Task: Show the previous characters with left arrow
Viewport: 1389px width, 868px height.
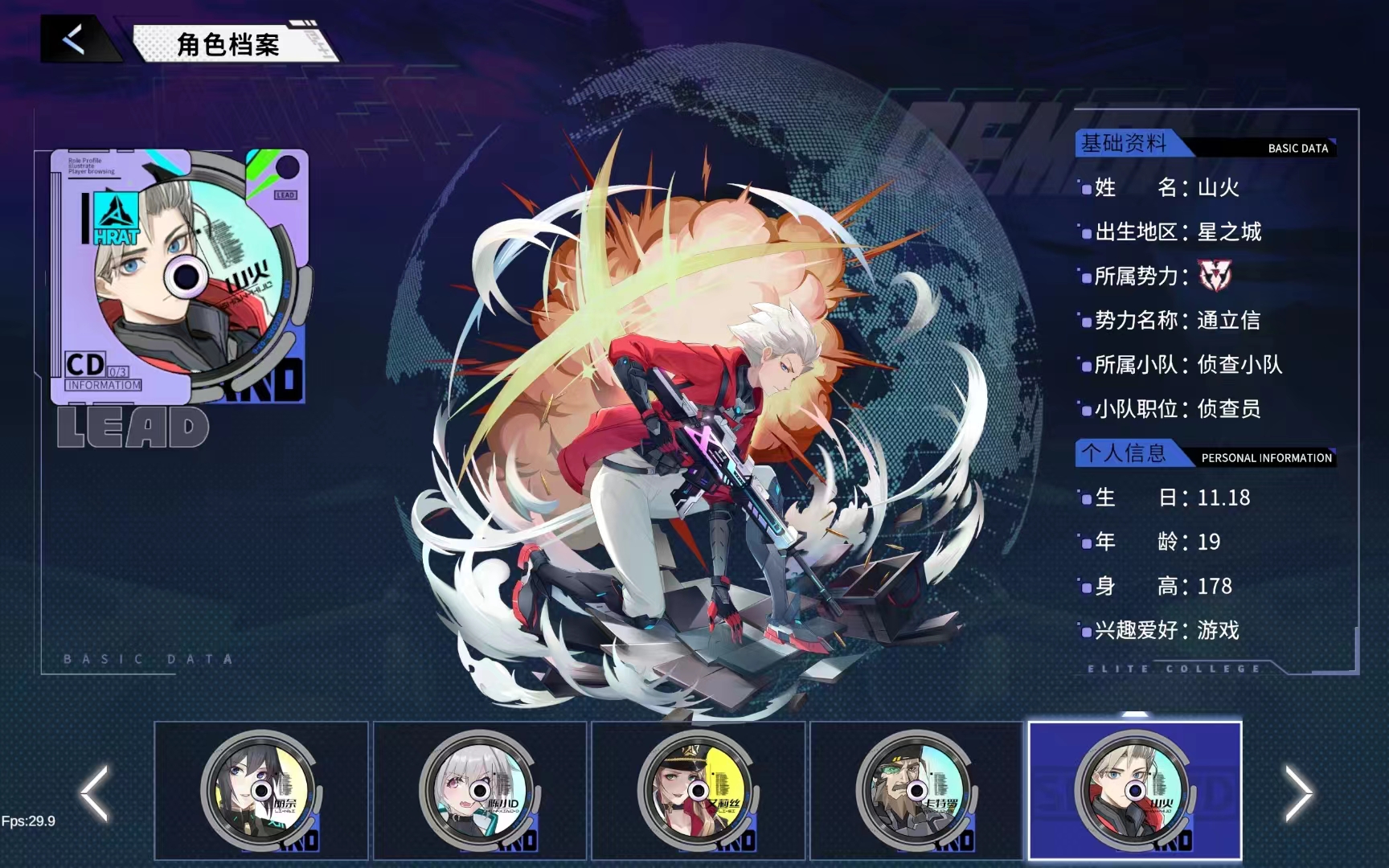Action: tap(95, 793)
